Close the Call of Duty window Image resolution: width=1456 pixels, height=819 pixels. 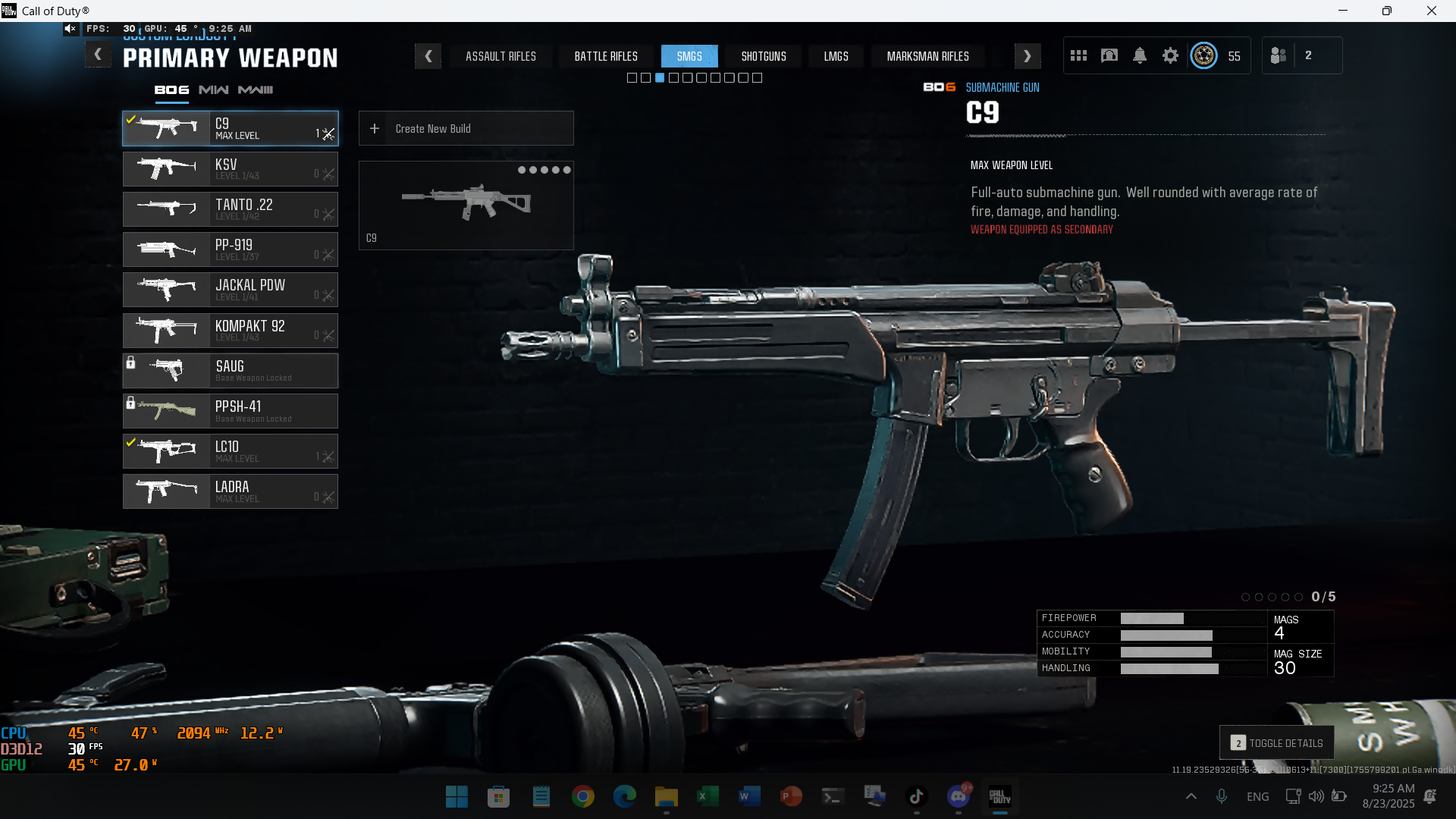(1431, 11)
